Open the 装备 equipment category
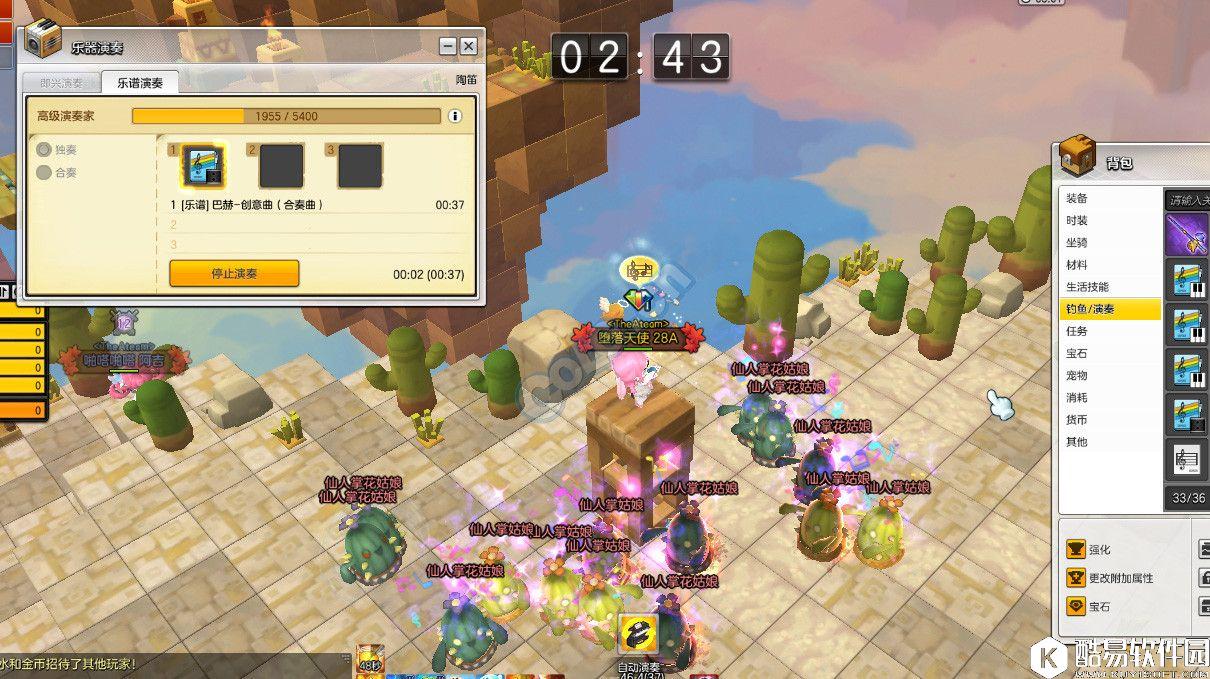 point(1077,198)
